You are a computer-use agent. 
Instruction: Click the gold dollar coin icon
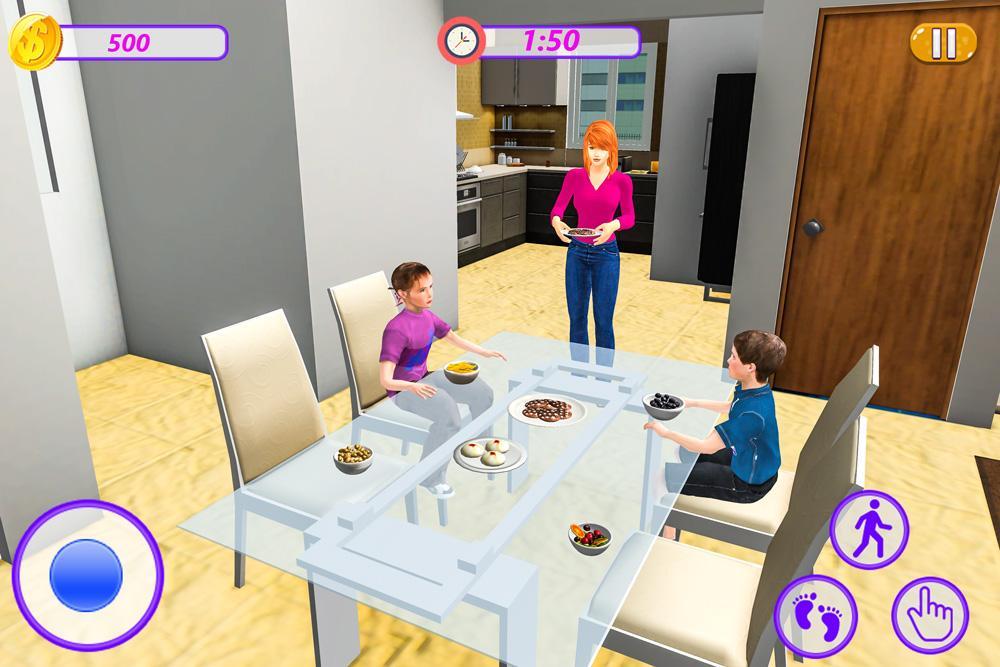pyautogui.click(x=34, y=41)
